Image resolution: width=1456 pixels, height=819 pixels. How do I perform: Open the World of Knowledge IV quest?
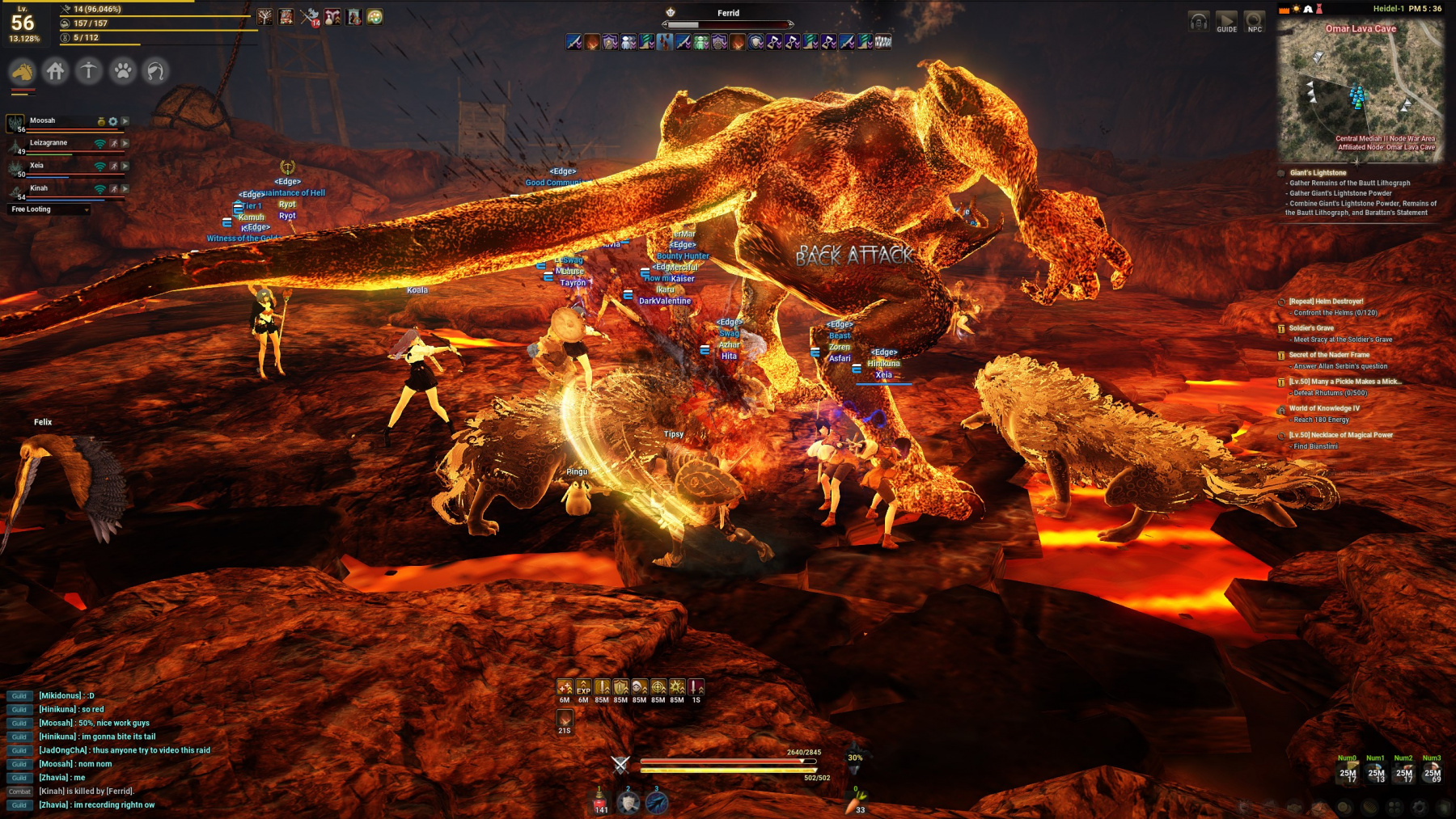(1324, 408)
